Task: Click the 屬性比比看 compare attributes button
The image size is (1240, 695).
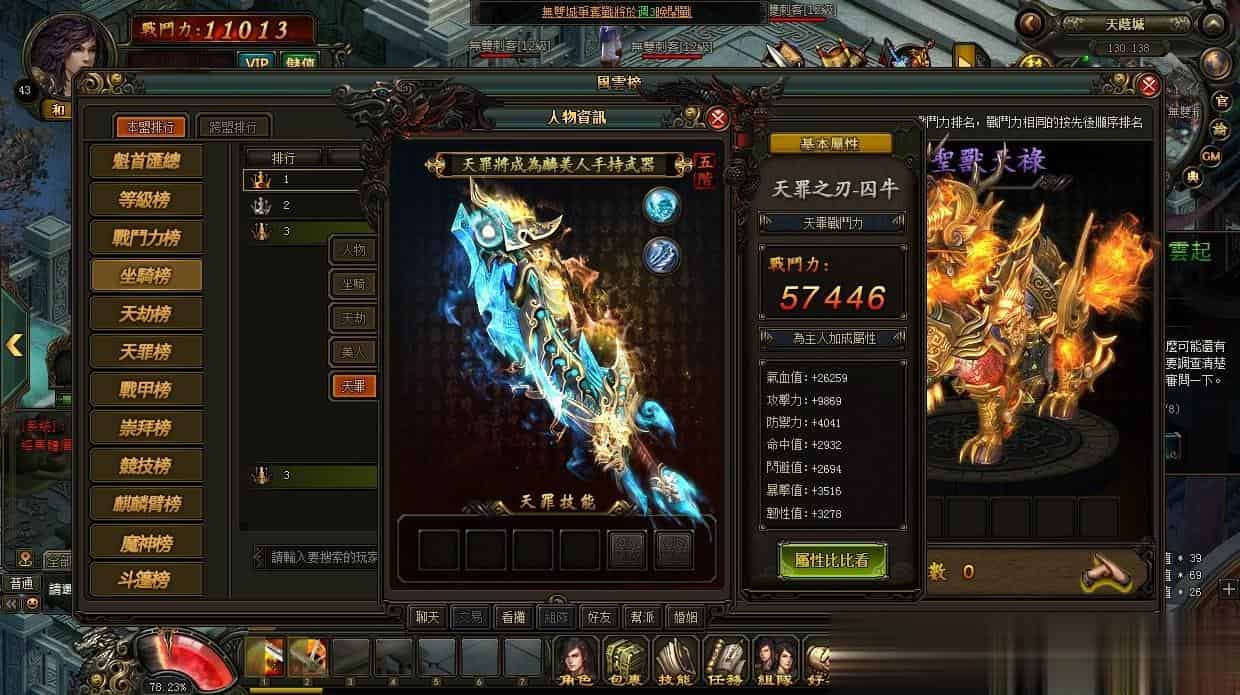Action: [x=833, y=561]
